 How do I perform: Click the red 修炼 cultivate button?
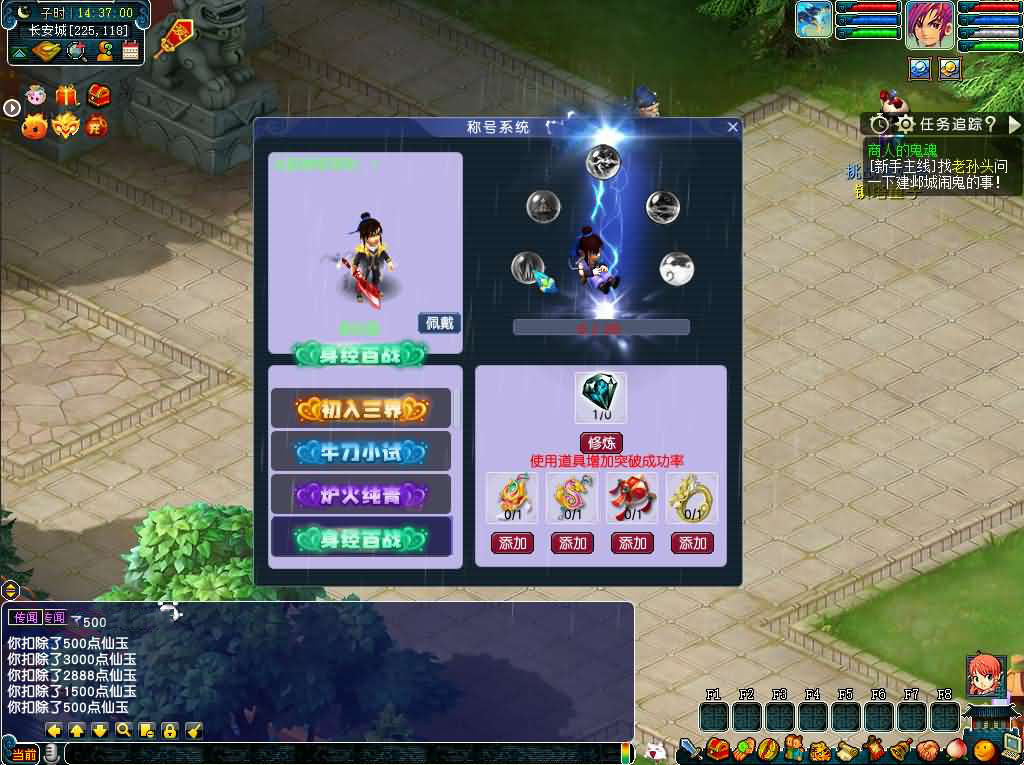(601, 443)
